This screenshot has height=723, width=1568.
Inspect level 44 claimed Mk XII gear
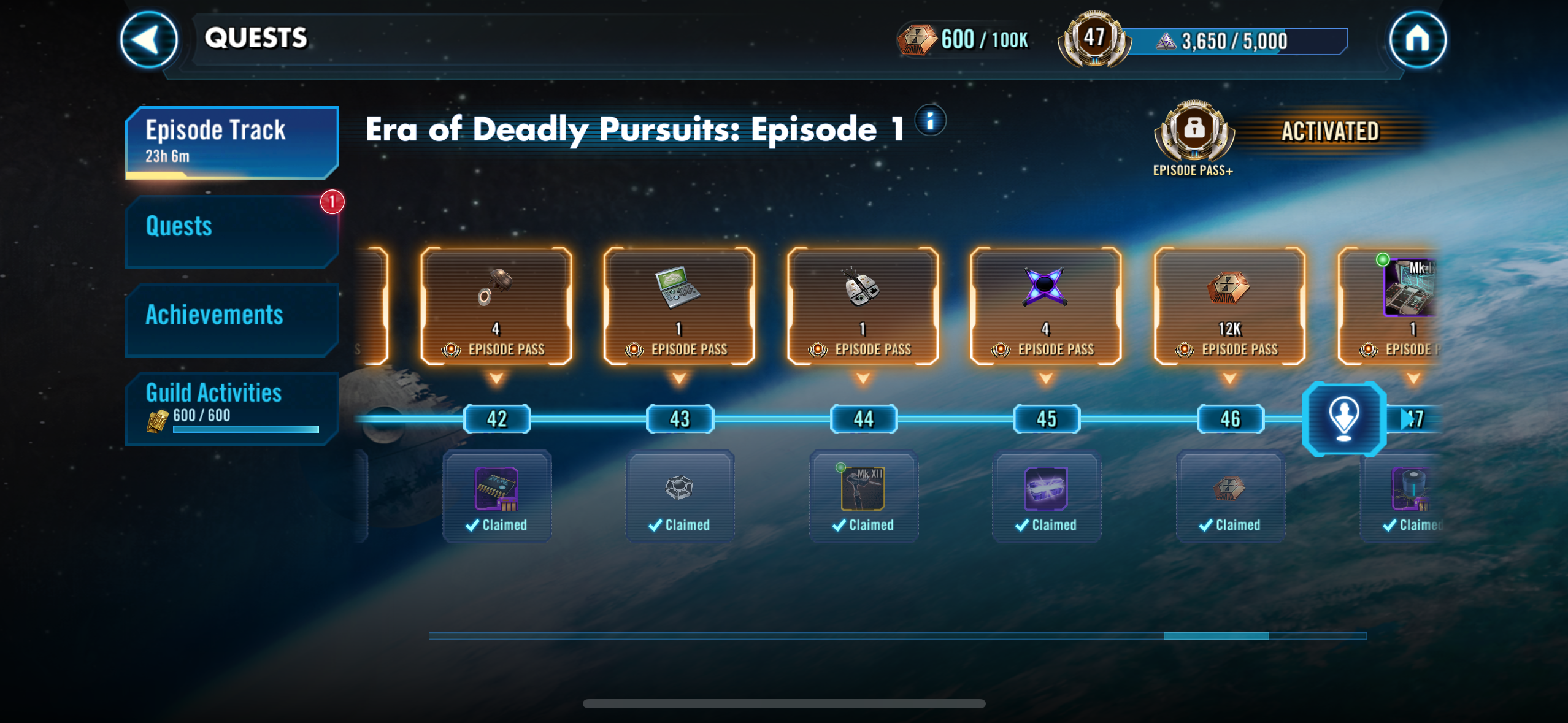(x=863, y=495)
